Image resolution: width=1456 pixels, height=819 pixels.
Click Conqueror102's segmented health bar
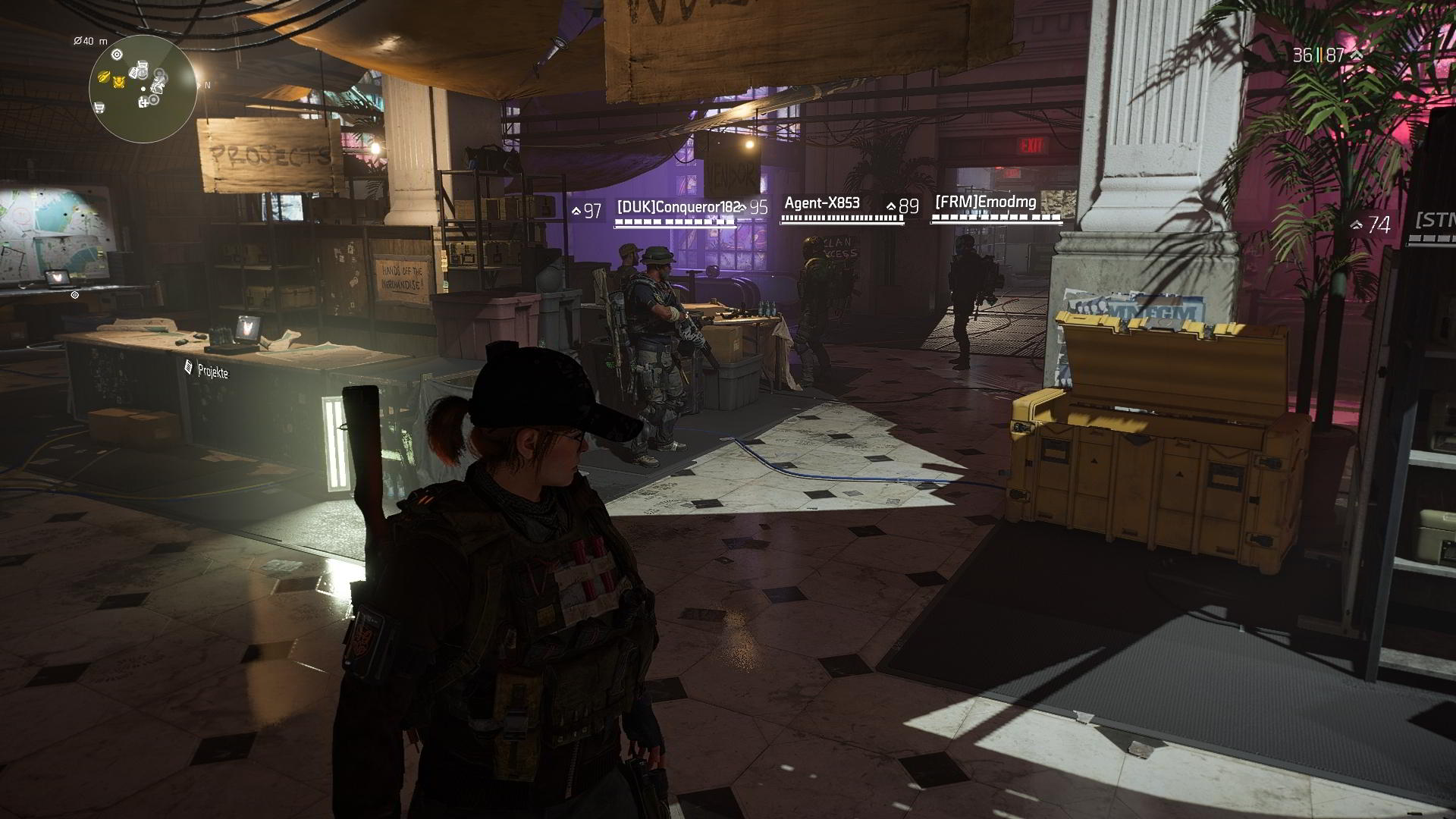tap(675, 221)
